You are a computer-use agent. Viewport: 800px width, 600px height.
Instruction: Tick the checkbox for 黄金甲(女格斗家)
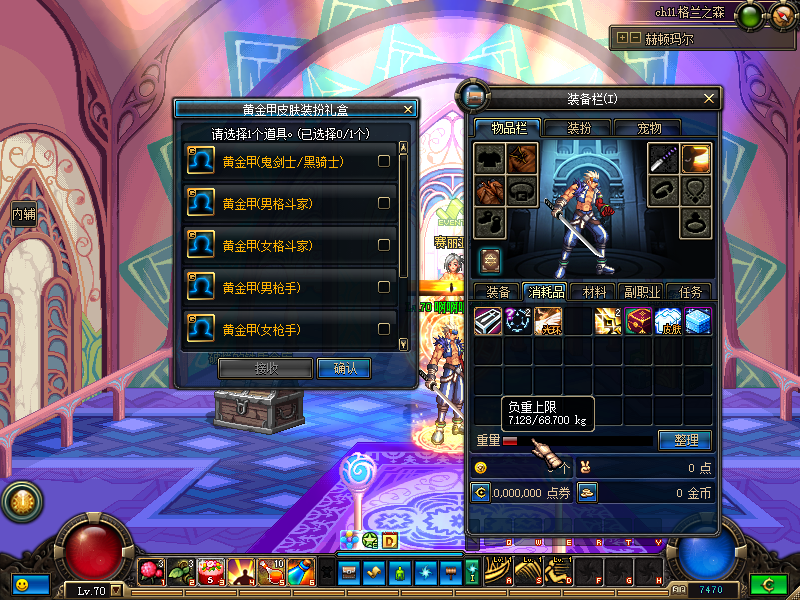pos(384,245)
